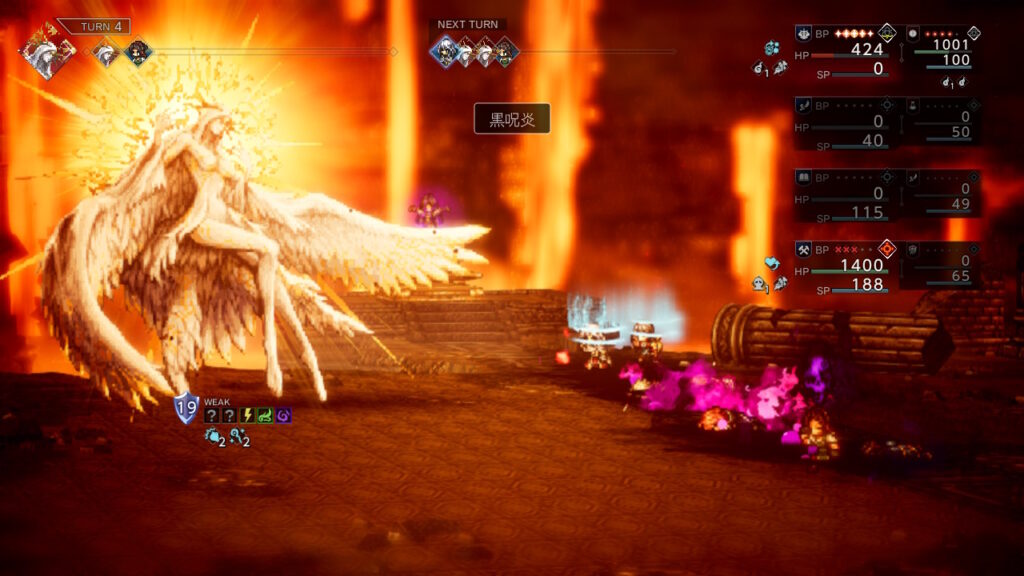Click the yellow boost diamond beside 424 HP
The width and height of the screenshot is (1024, 576).
pyautogui.click(x=886, y=33)
